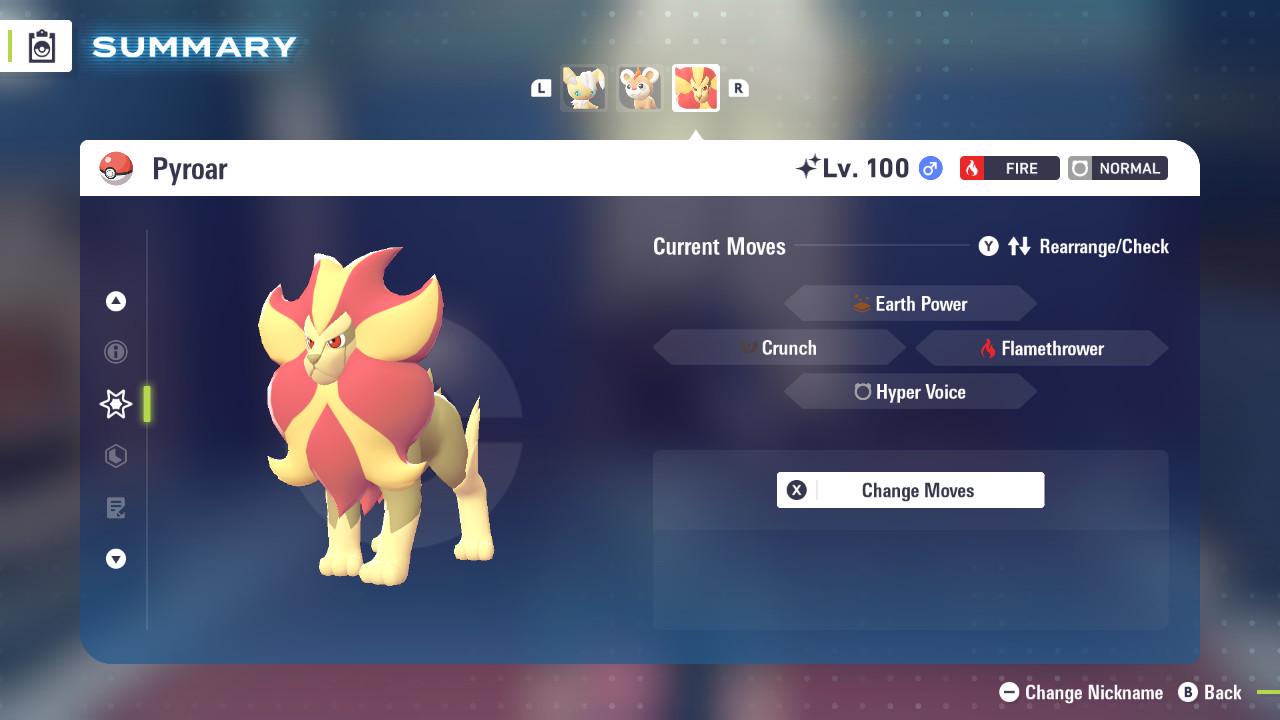Screen dimensions: 1280x720
Task: Click the up arrow in the sidebar
Action: [116, 300]
